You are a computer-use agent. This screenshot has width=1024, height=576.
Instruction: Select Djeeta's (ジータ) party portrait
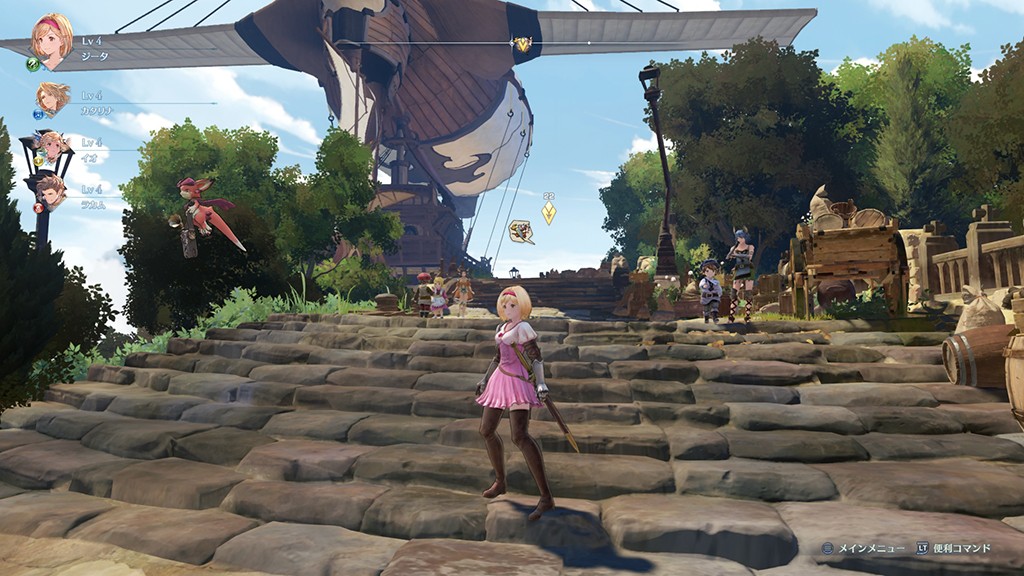pos(52,40)
